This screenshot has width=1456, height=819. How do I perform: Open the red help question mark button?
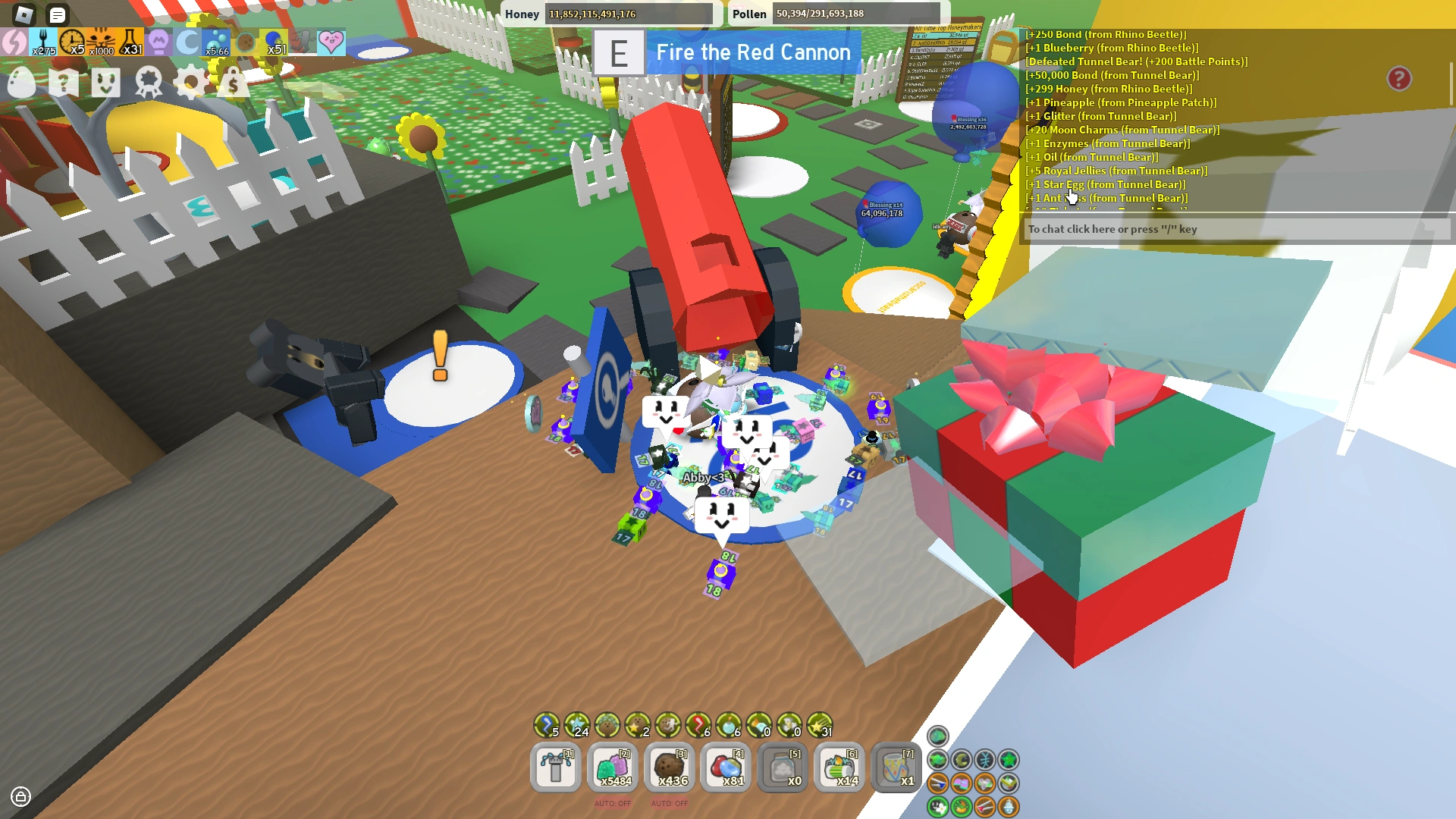click(1399, 77)
